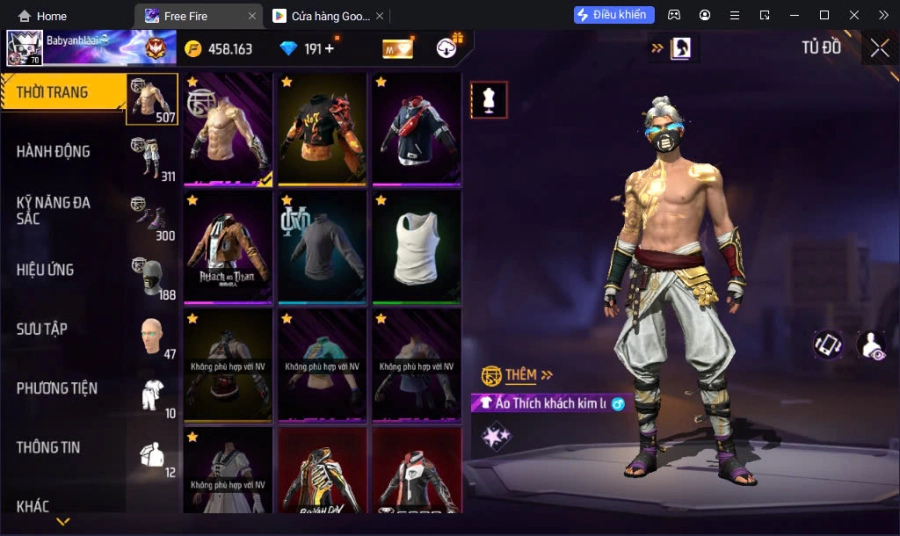Add diamonds with the plus button
The image size is (900, 536).
(x=328, y=49)
